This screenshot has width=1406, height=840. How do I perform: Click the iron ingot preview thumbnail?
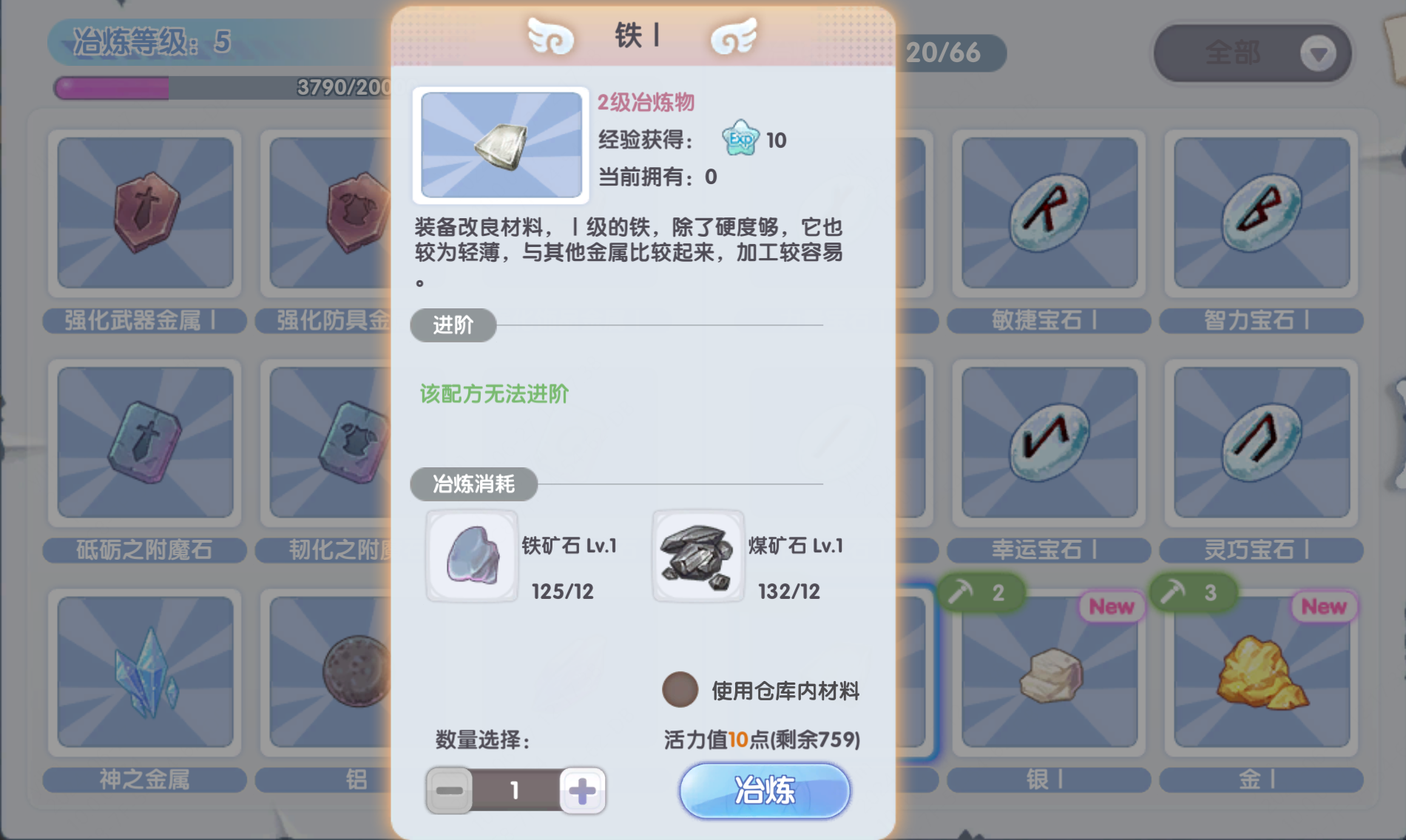coord(501,146)
